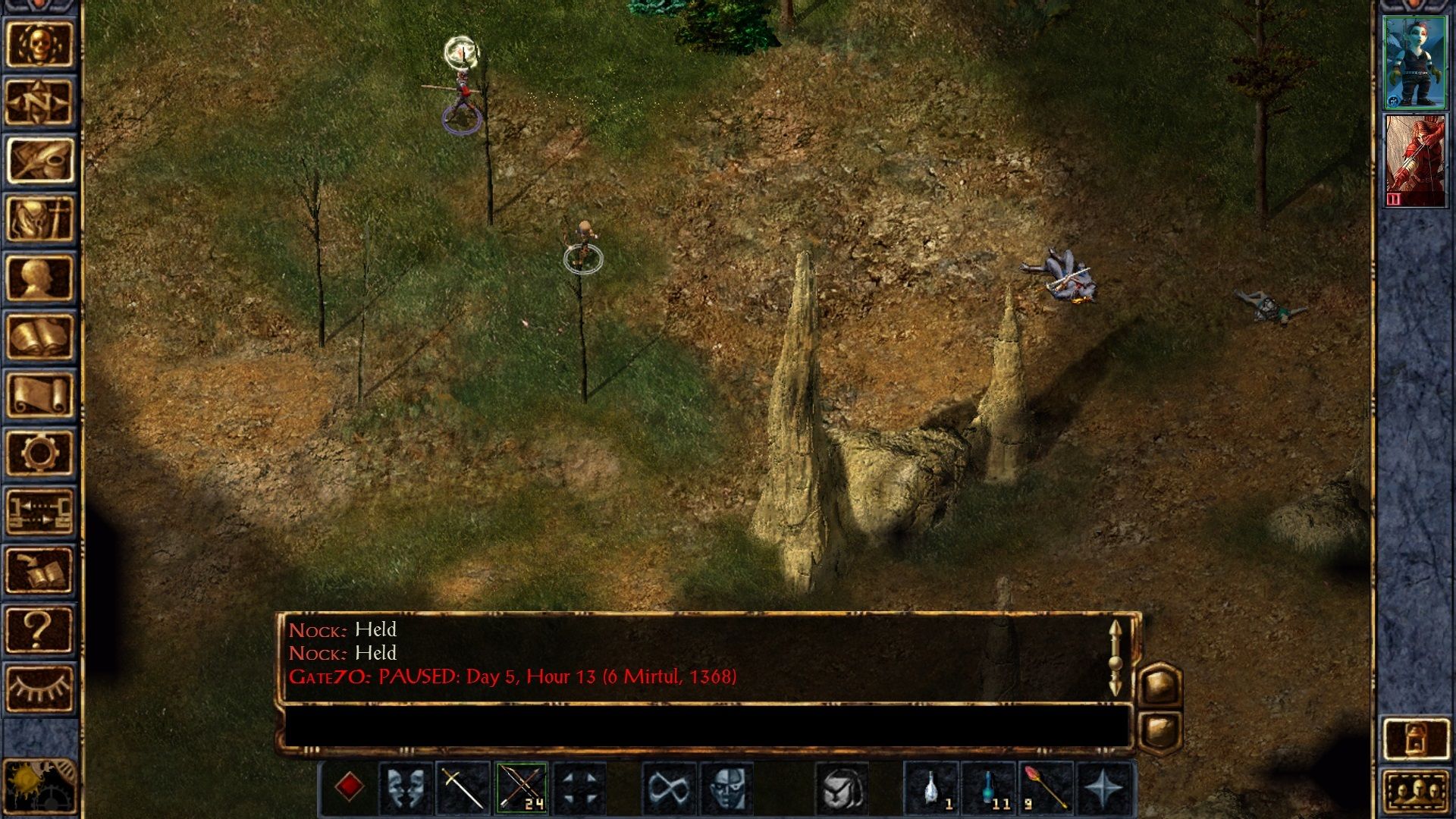Open the priest scroll button

point(39,394)
